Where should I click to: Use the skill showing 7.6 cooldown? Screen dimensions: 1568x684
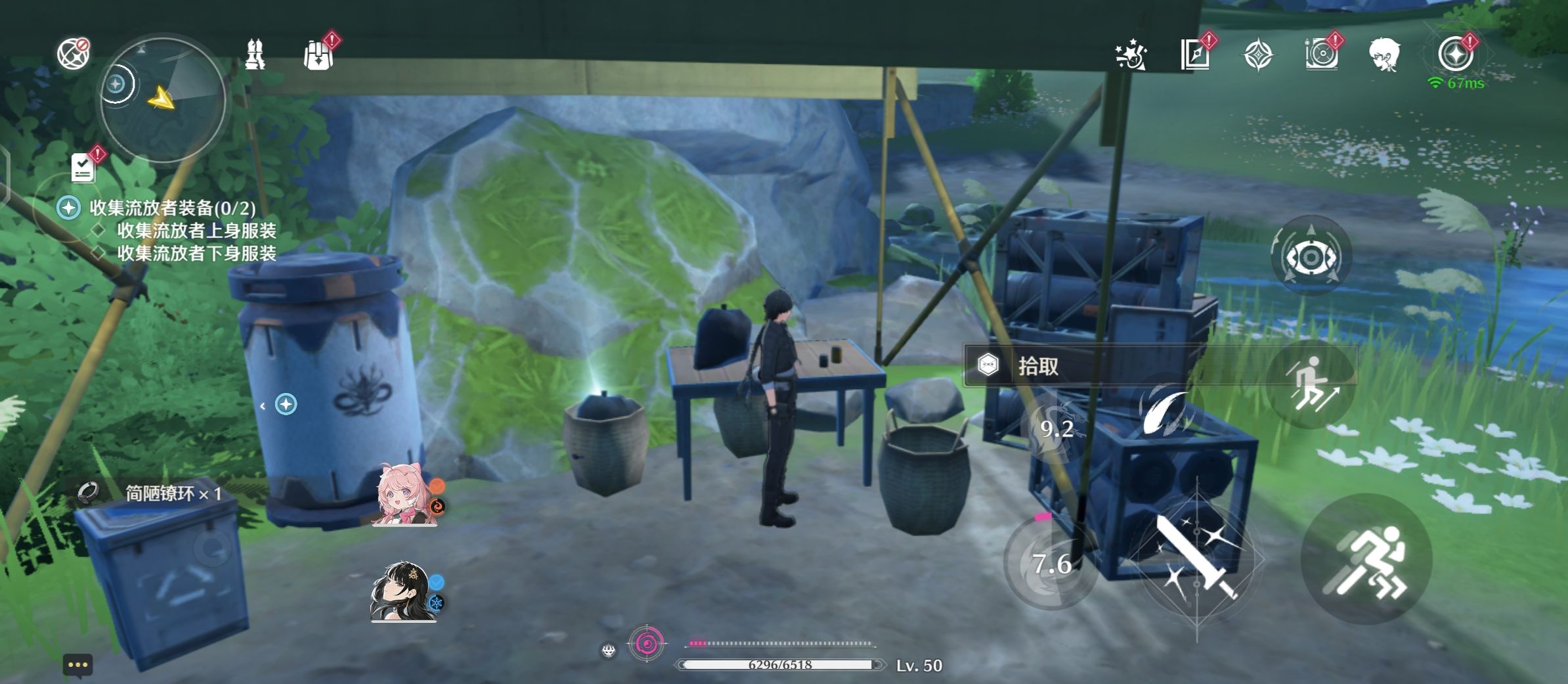[1051, 562]
